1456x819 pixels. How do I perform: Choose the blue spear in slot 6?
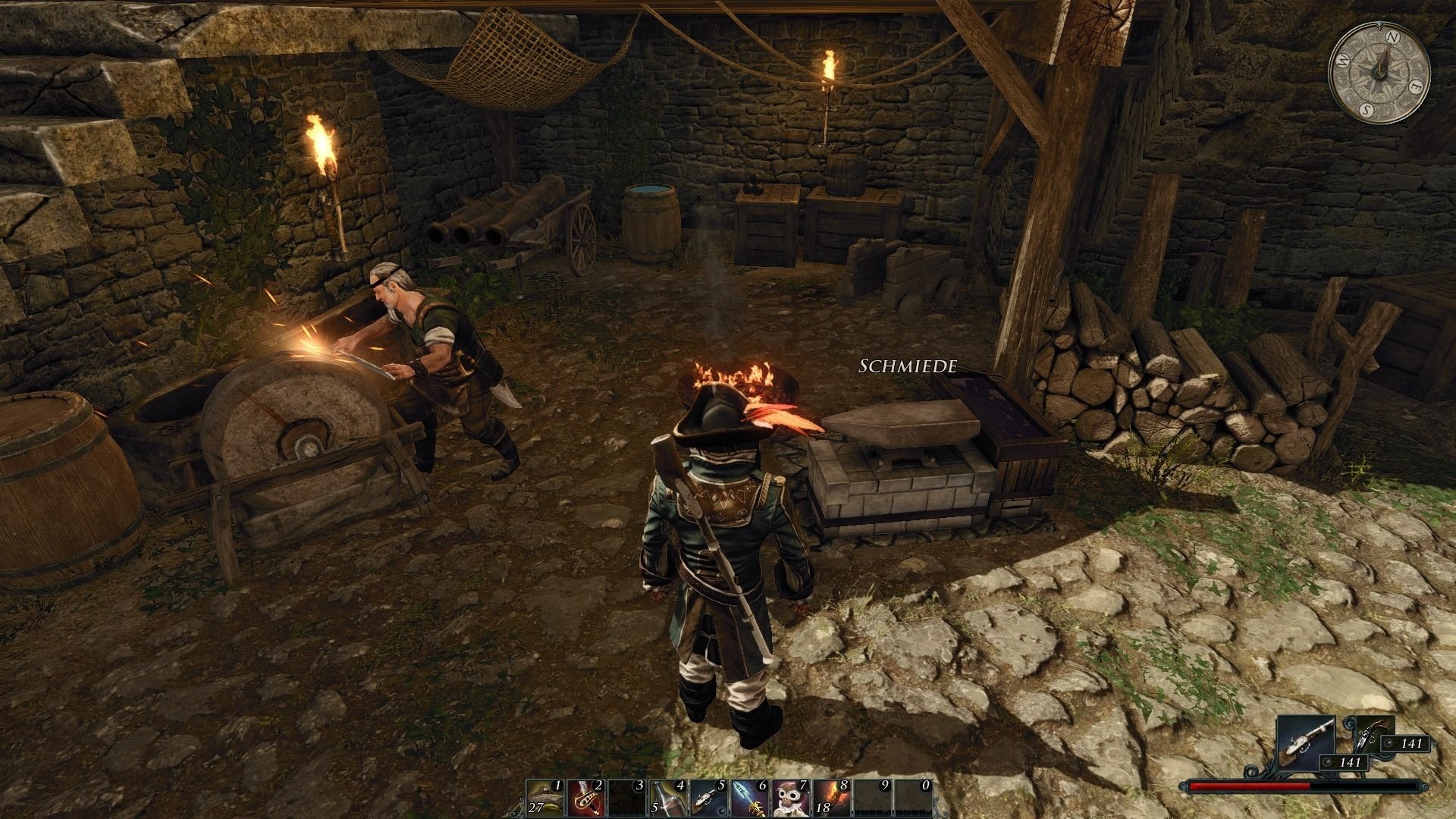coord(749,796)
